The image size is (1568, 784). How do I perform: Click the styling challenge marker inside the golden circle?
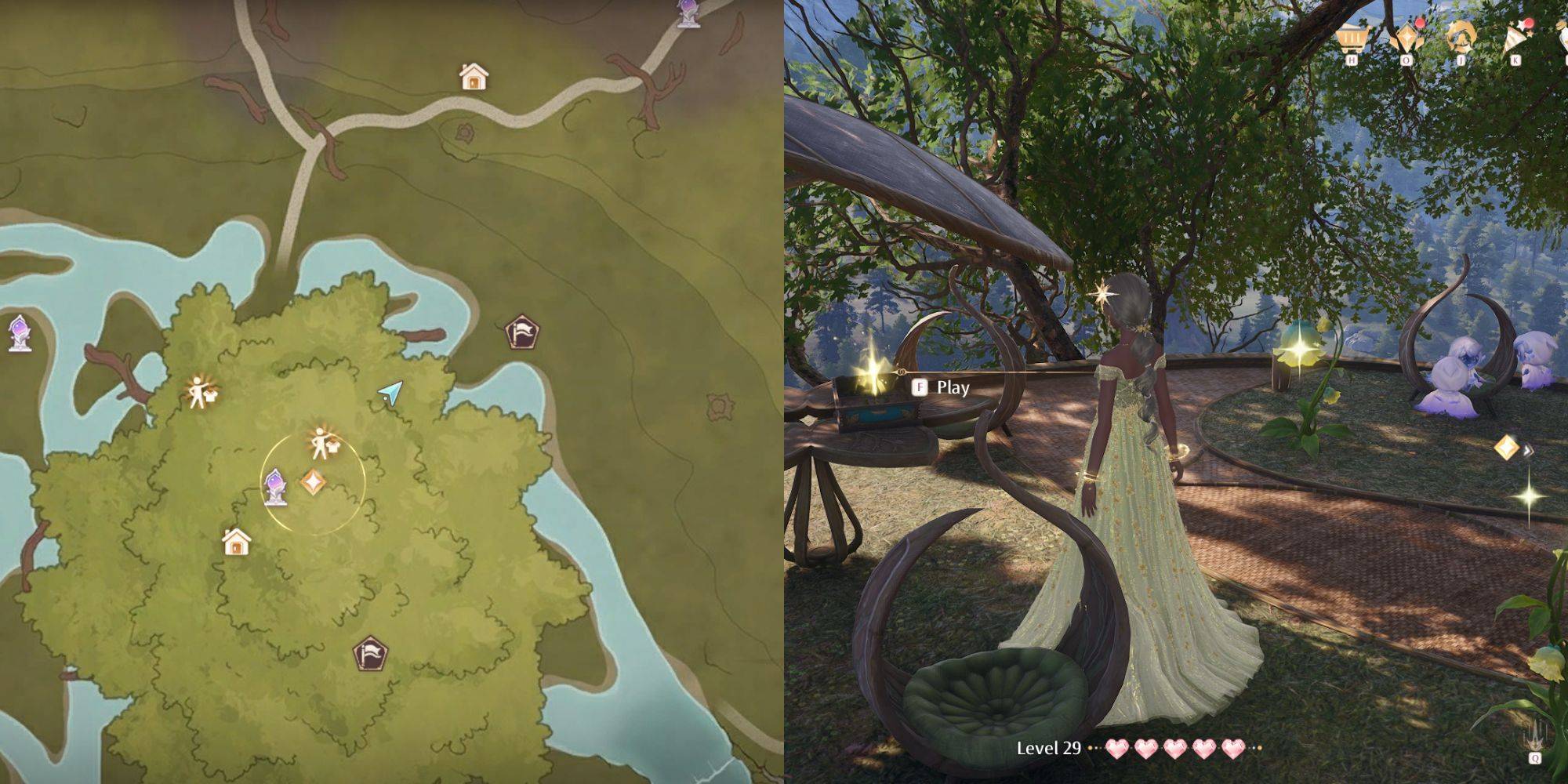point(321,444)
